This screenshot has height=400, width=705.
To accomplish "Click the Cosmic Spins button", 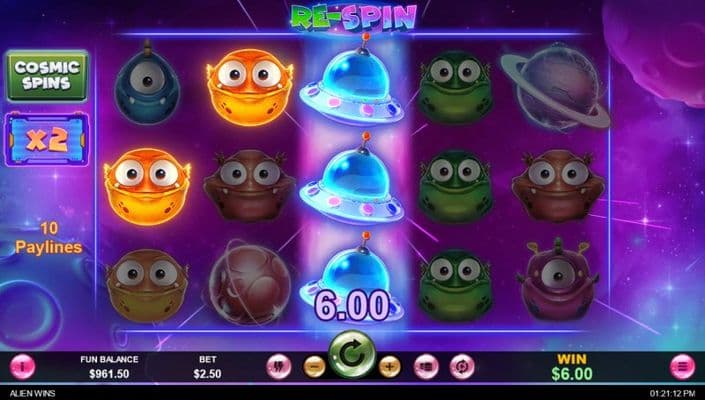I will 47,76.
